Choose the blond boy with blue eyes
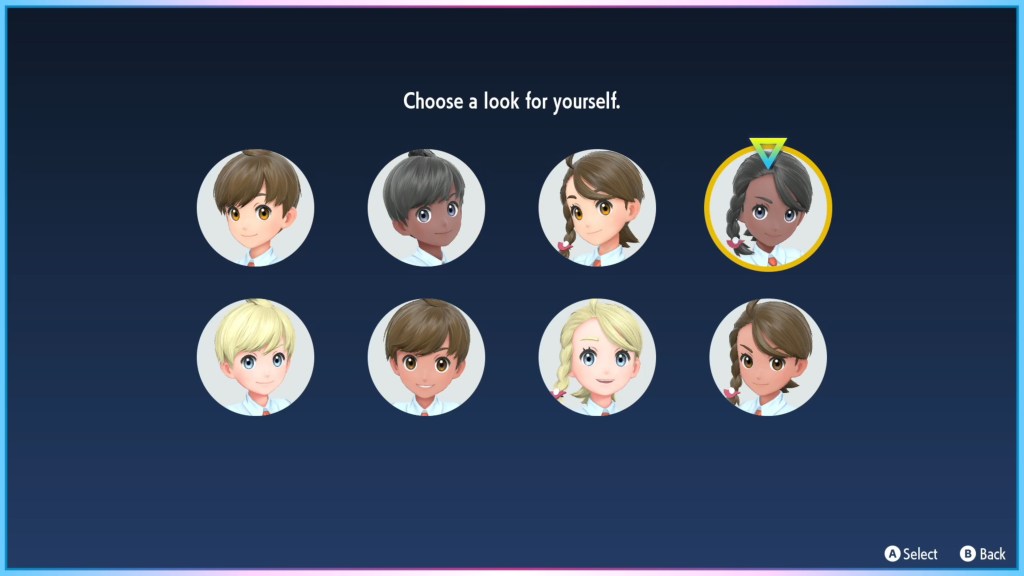This screenshot has width=1024, height=576. click(x=255, y=357)
